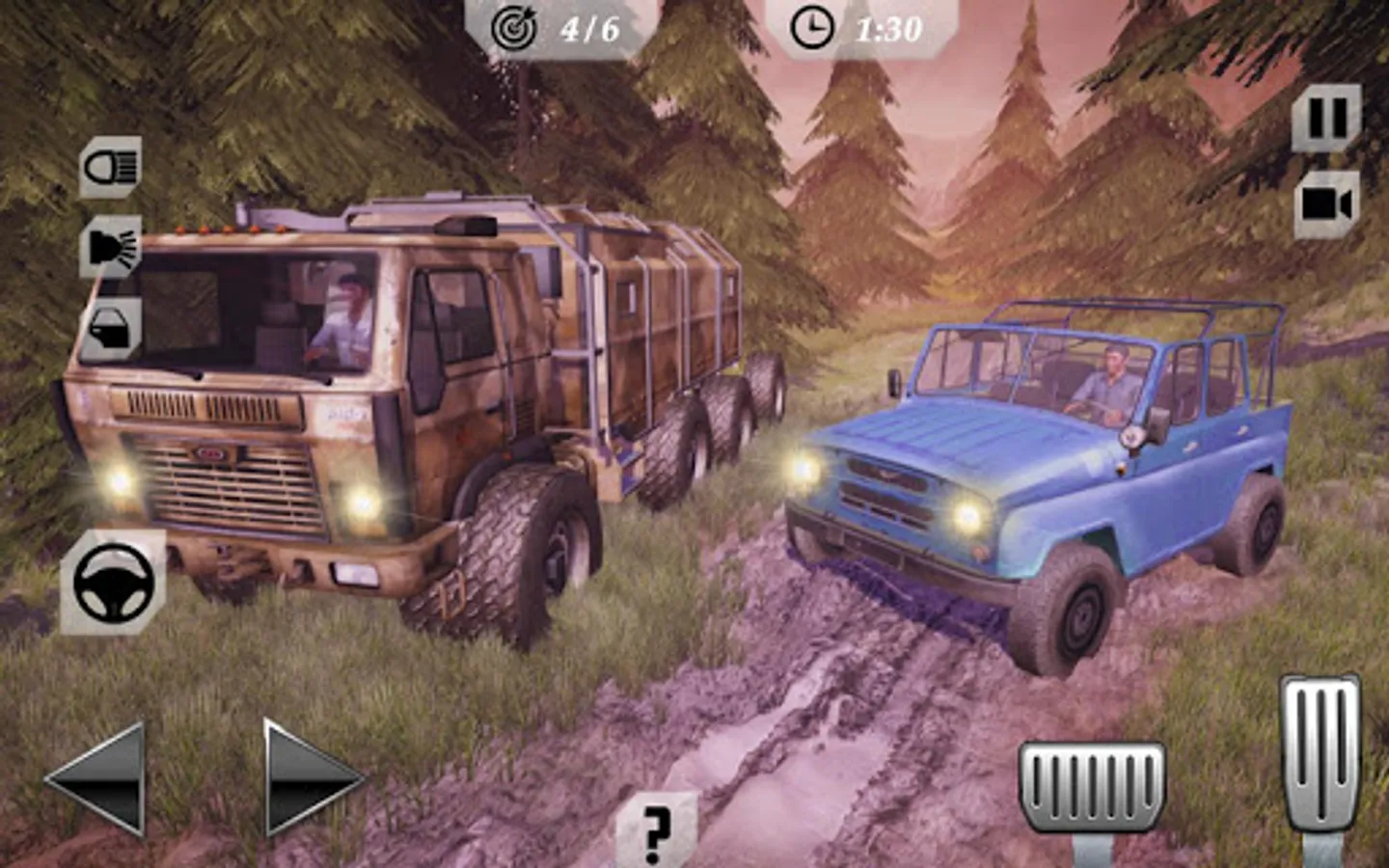Tap the car door icon
1389x868 pixels.
click(x=112, y=328)
